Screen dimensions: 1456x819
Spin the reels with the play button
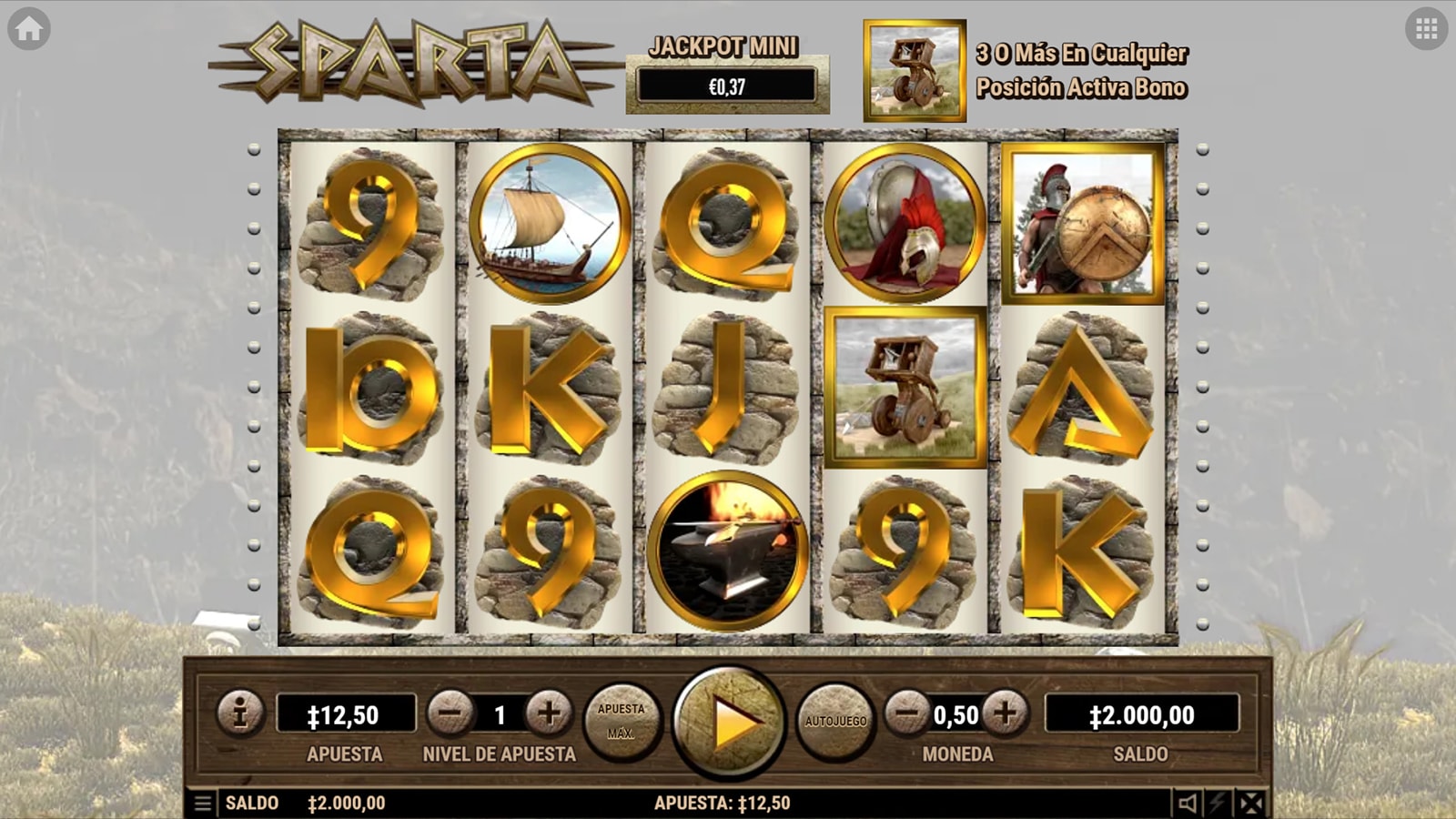pyautogui.click(x=728, y=722)
